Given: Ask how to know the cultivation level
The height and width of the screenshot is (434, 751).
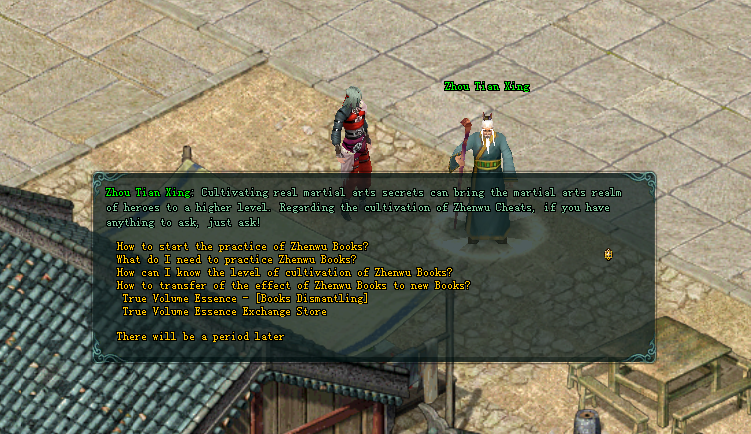Looking at the screenshot, I should [x=284, y=272].
